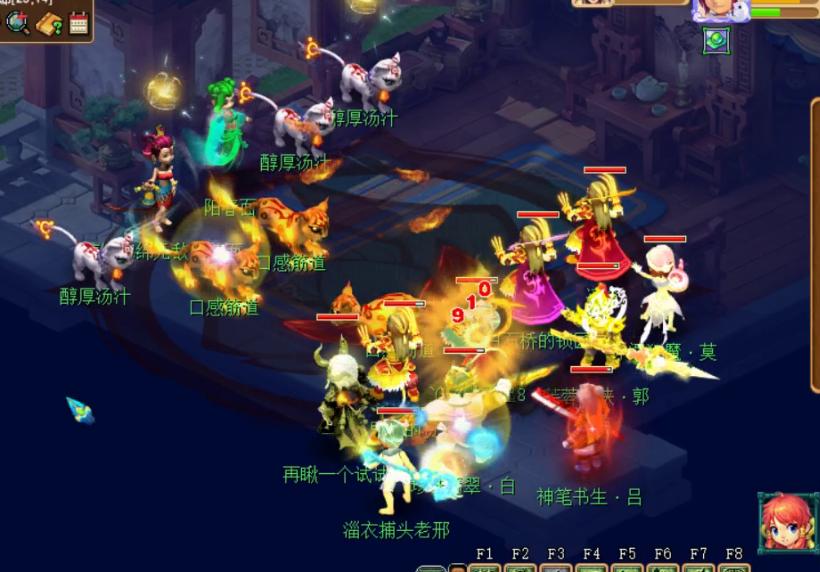
Task: Open the guide book with question mark
Action: (49, 23)
